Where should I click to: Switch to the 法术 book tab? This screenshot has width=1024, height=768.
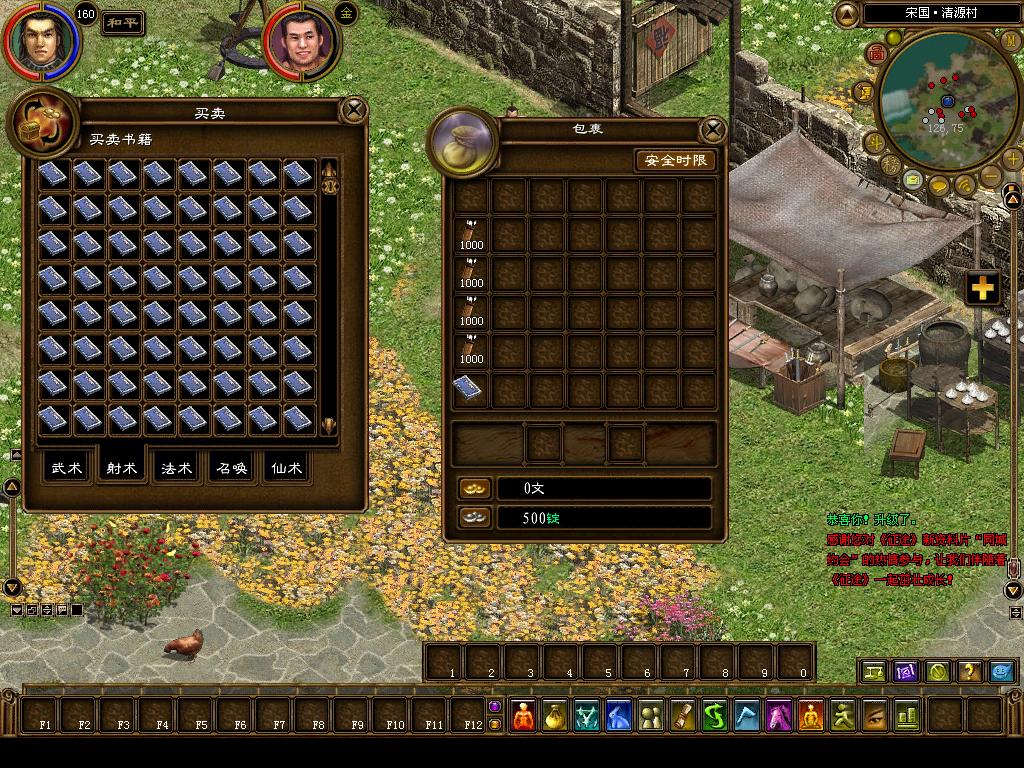click(177, 468)
